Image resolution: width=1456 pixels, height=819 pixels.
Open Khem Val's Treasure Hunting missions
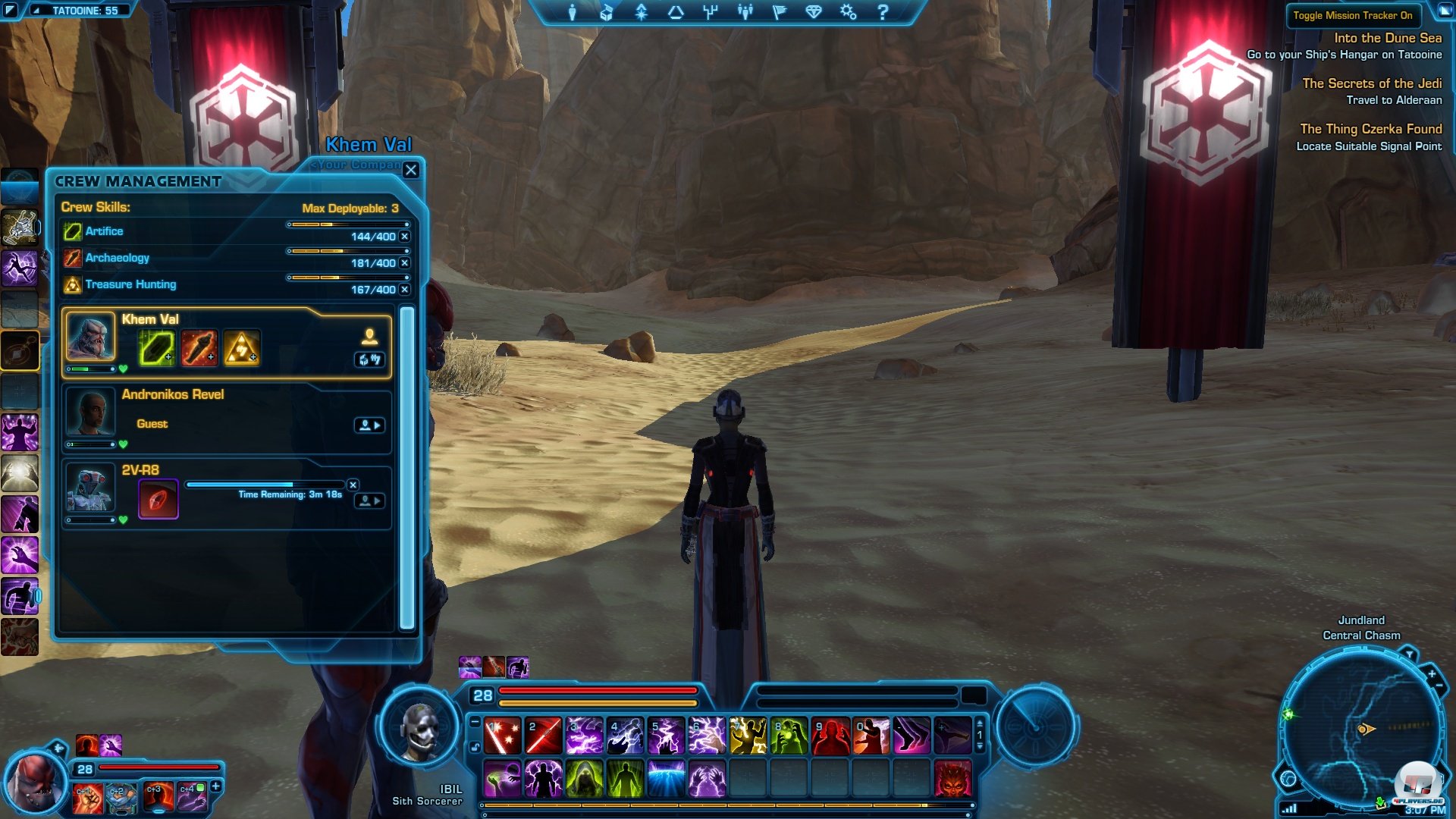[x=241, y=348]
